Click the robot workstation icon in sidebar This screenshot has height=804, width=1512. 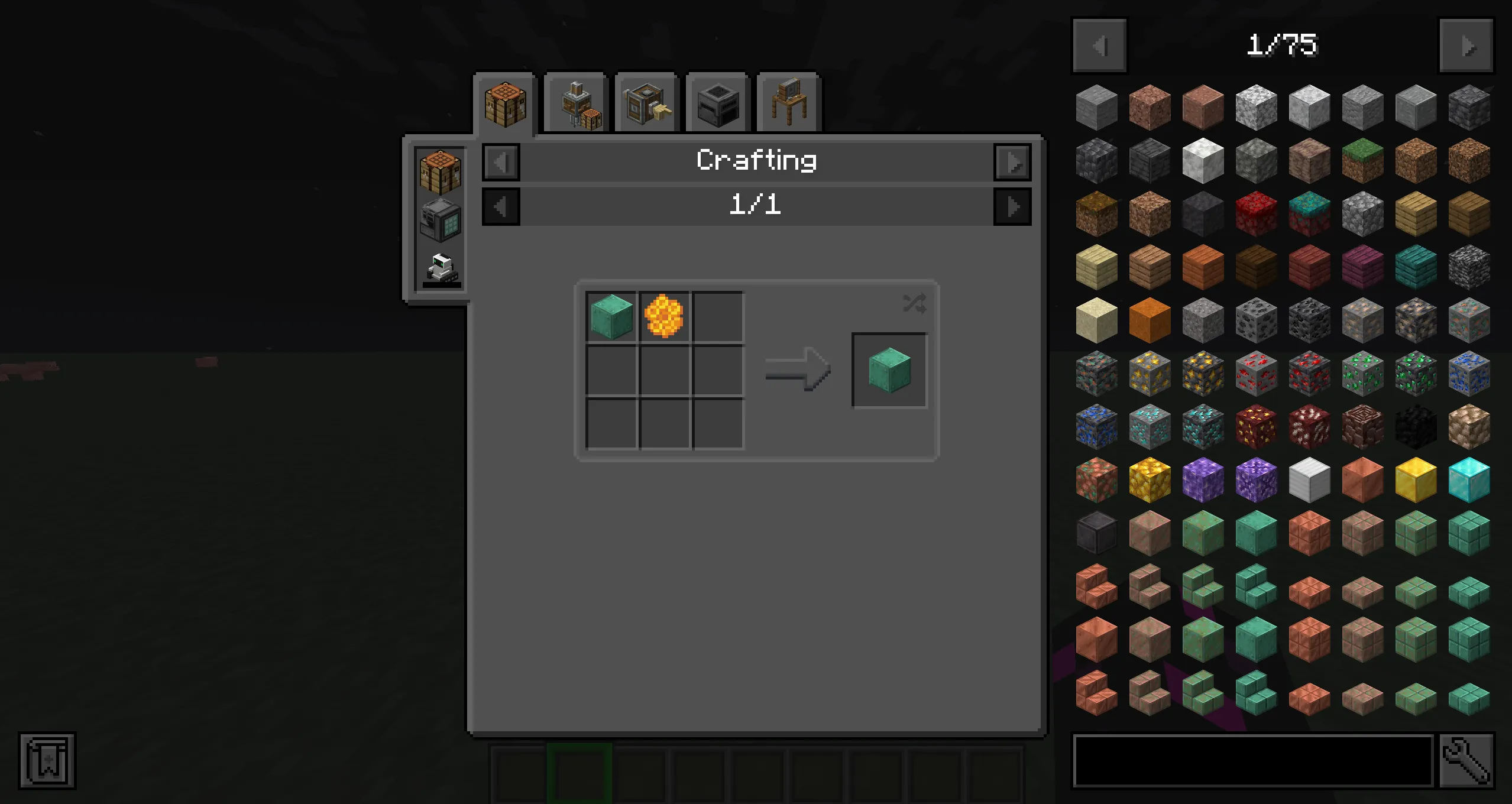(441, 269)
